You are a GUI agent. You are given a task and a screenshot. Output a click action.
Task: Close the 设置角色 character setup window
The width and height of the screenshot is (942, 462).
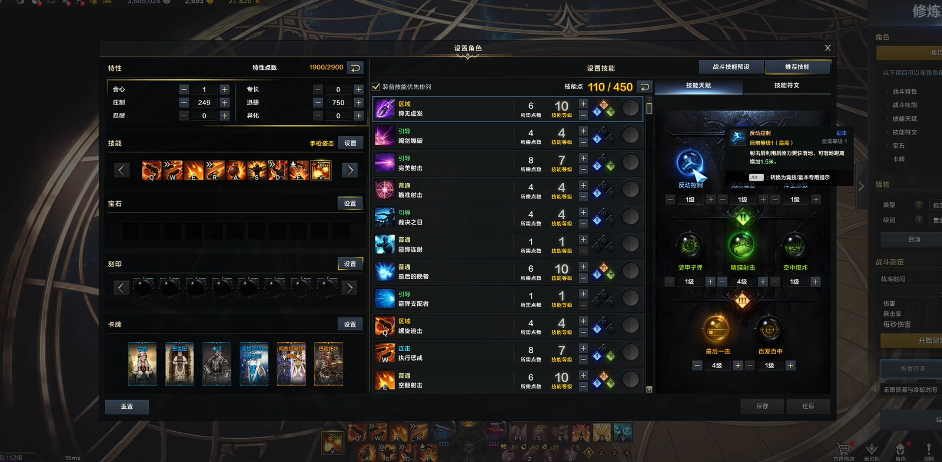click(827, 47)
